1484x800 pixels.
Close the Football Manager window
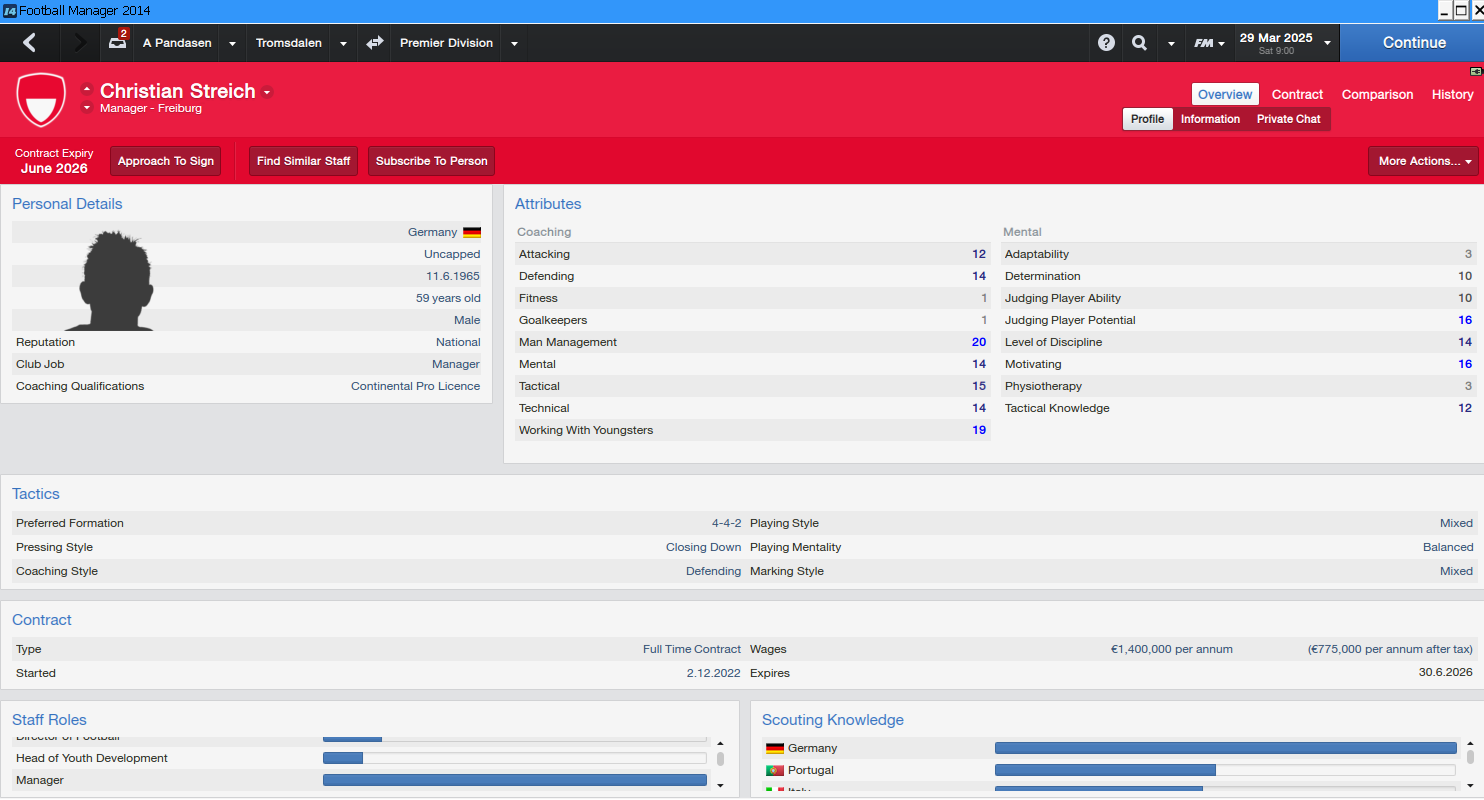tap(1476, 10)
